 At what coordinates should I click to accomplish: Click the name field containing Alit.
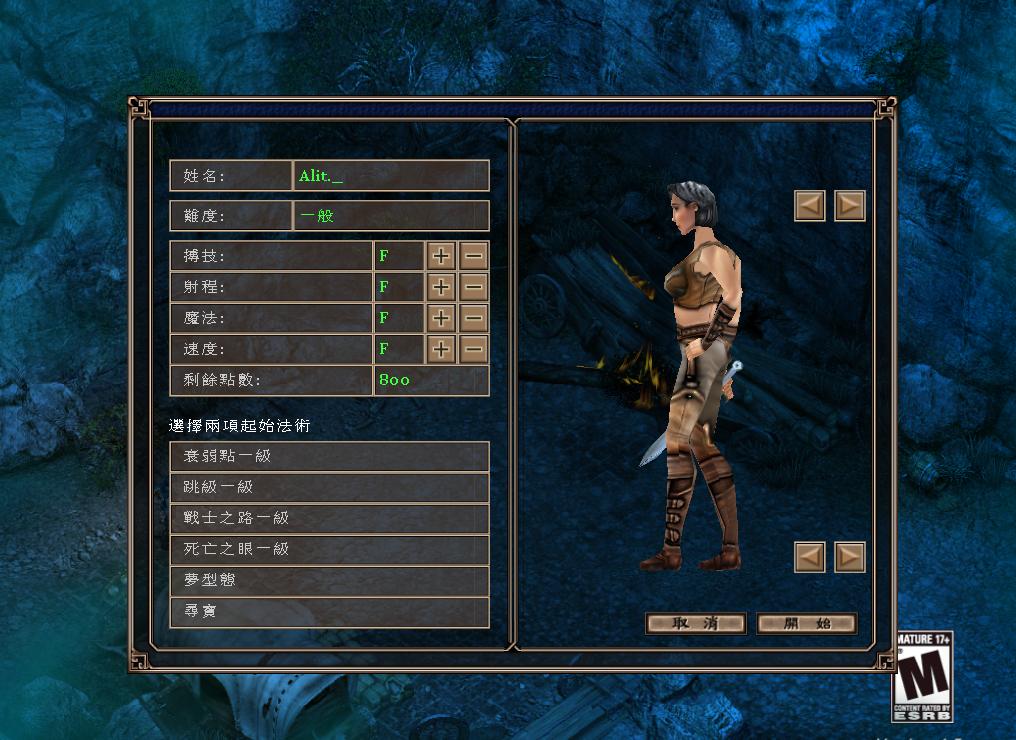point(391,176)
